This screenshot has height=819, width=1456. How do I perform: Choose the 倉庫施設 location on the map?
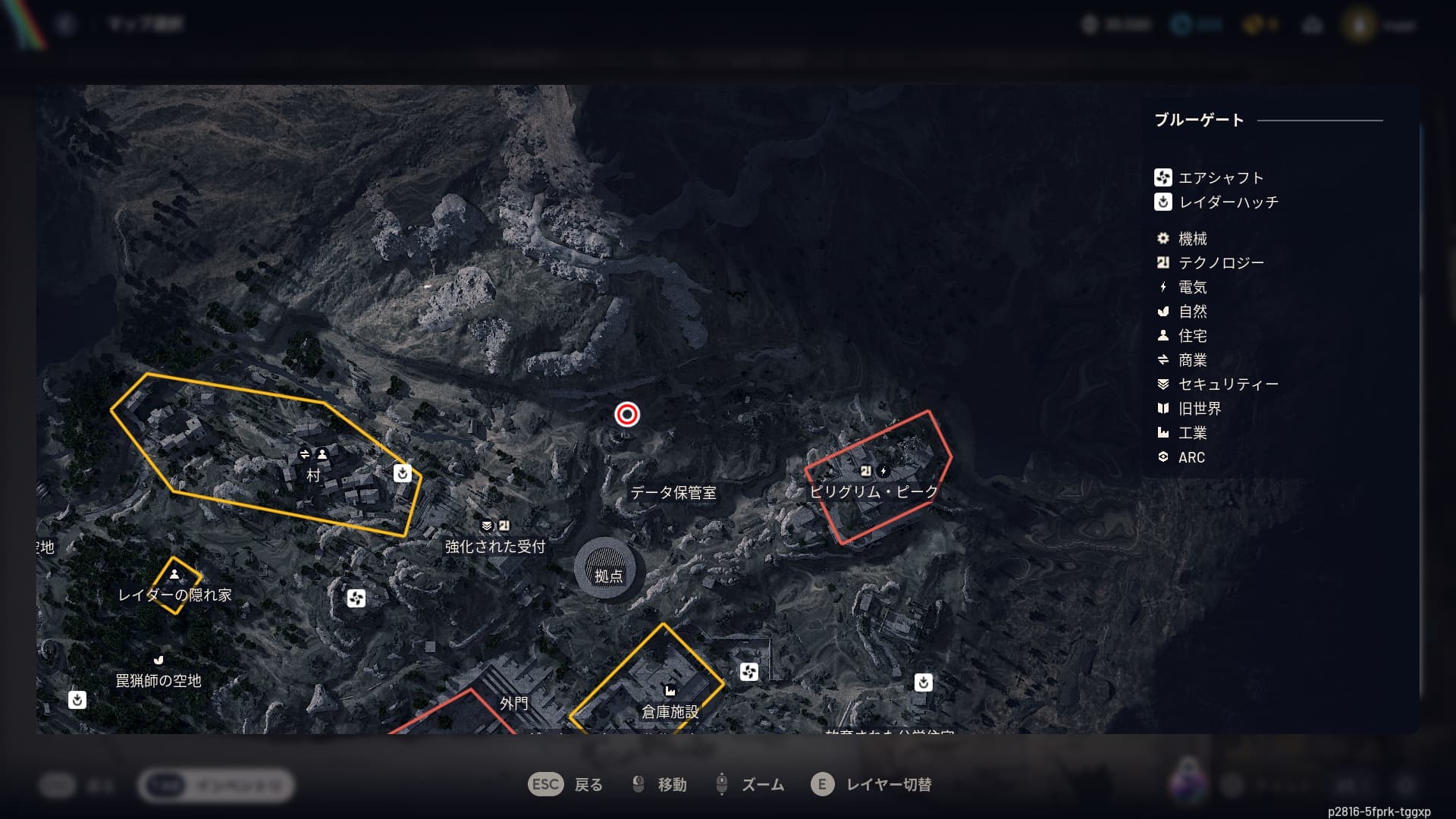click(x=670, y=711)
